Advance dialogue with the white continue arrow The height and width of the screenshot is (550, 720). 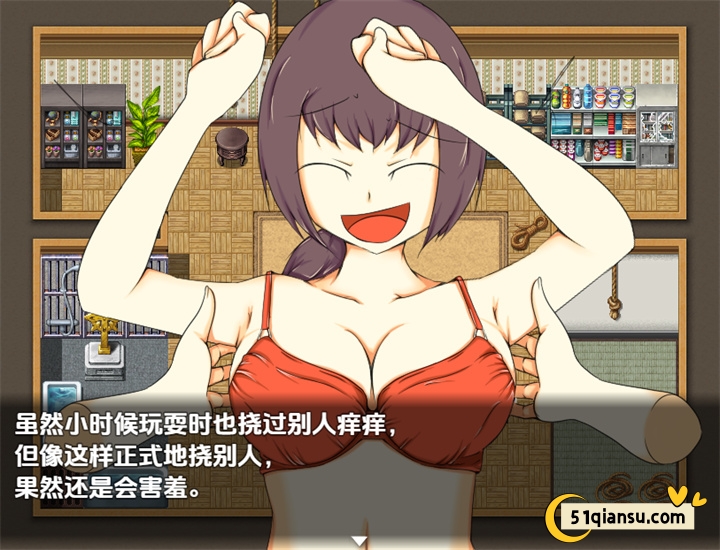pos(360,540)
